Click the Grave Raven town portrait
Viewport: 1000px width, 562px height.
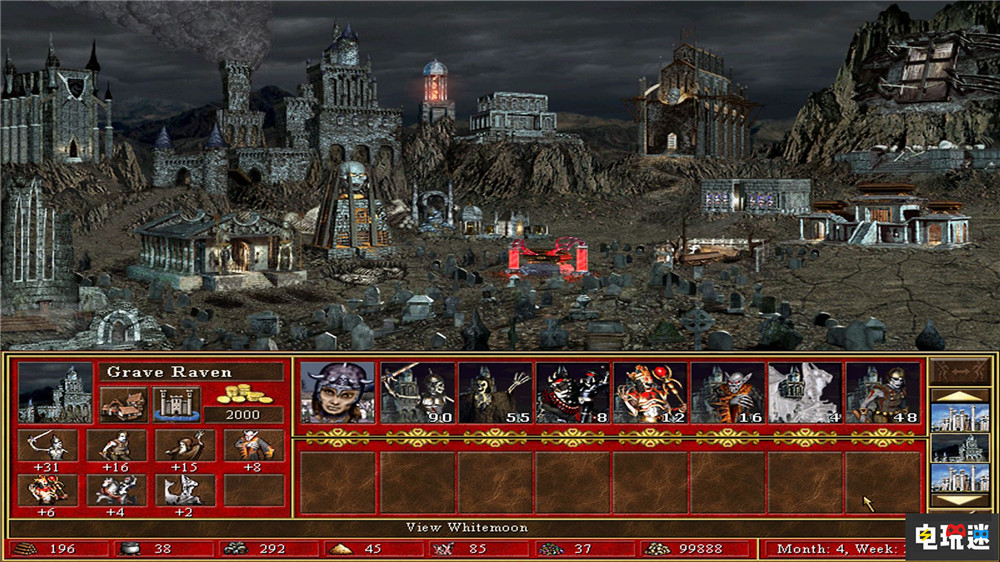click(55, 393)
